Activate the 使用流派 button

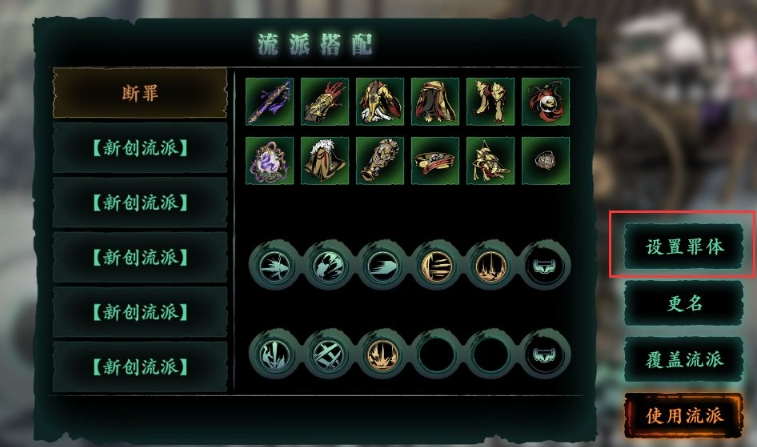point(683,414)
